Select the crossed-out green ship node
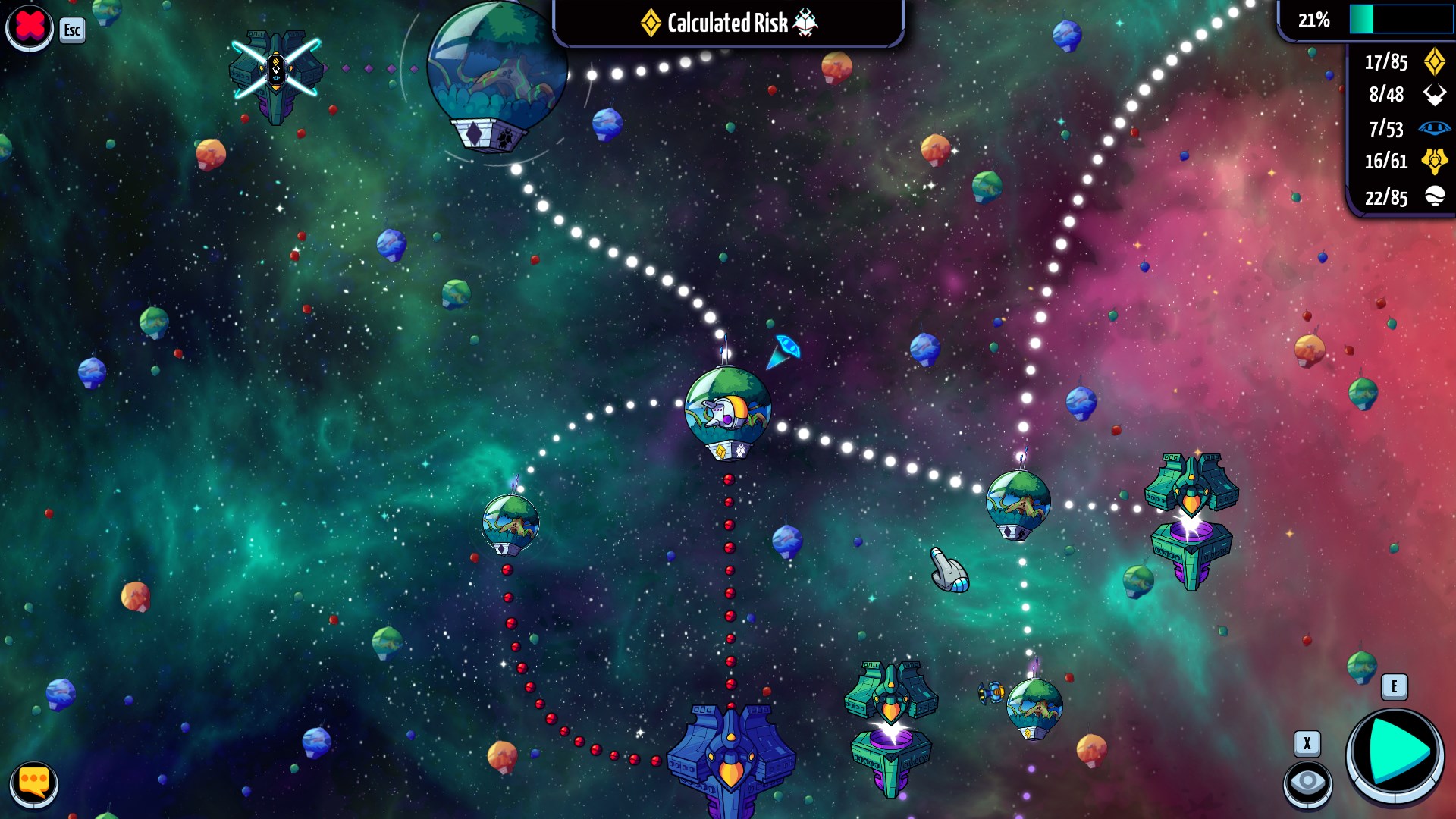1456x819 pixels. coord(276,72)
